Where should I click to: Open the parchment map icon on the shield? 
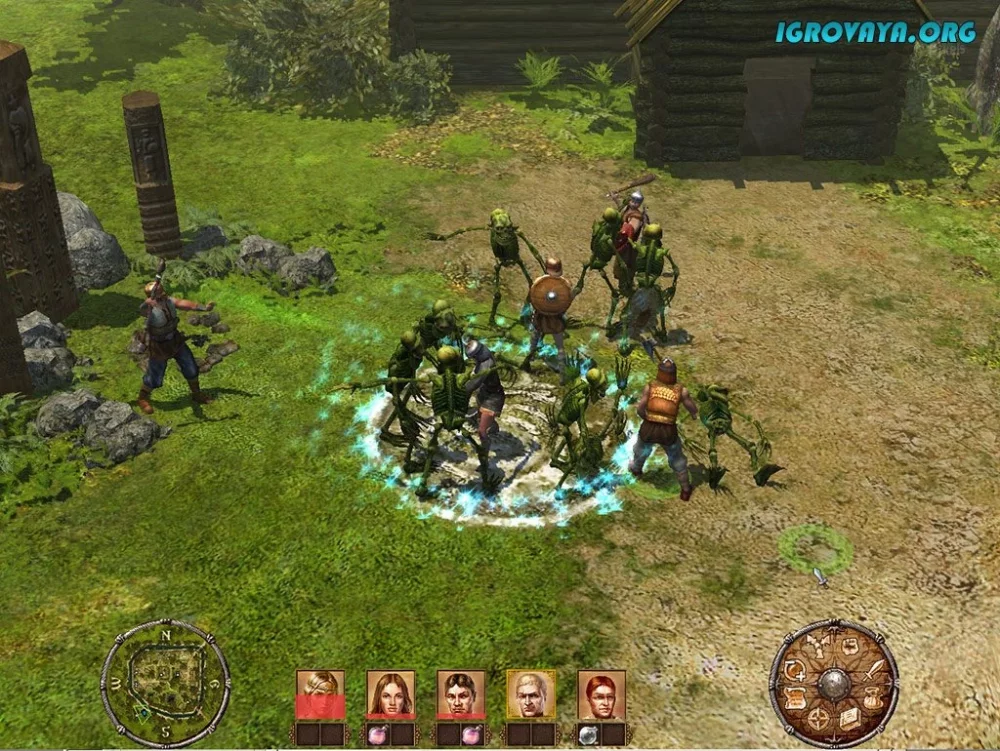click(850, 647)
